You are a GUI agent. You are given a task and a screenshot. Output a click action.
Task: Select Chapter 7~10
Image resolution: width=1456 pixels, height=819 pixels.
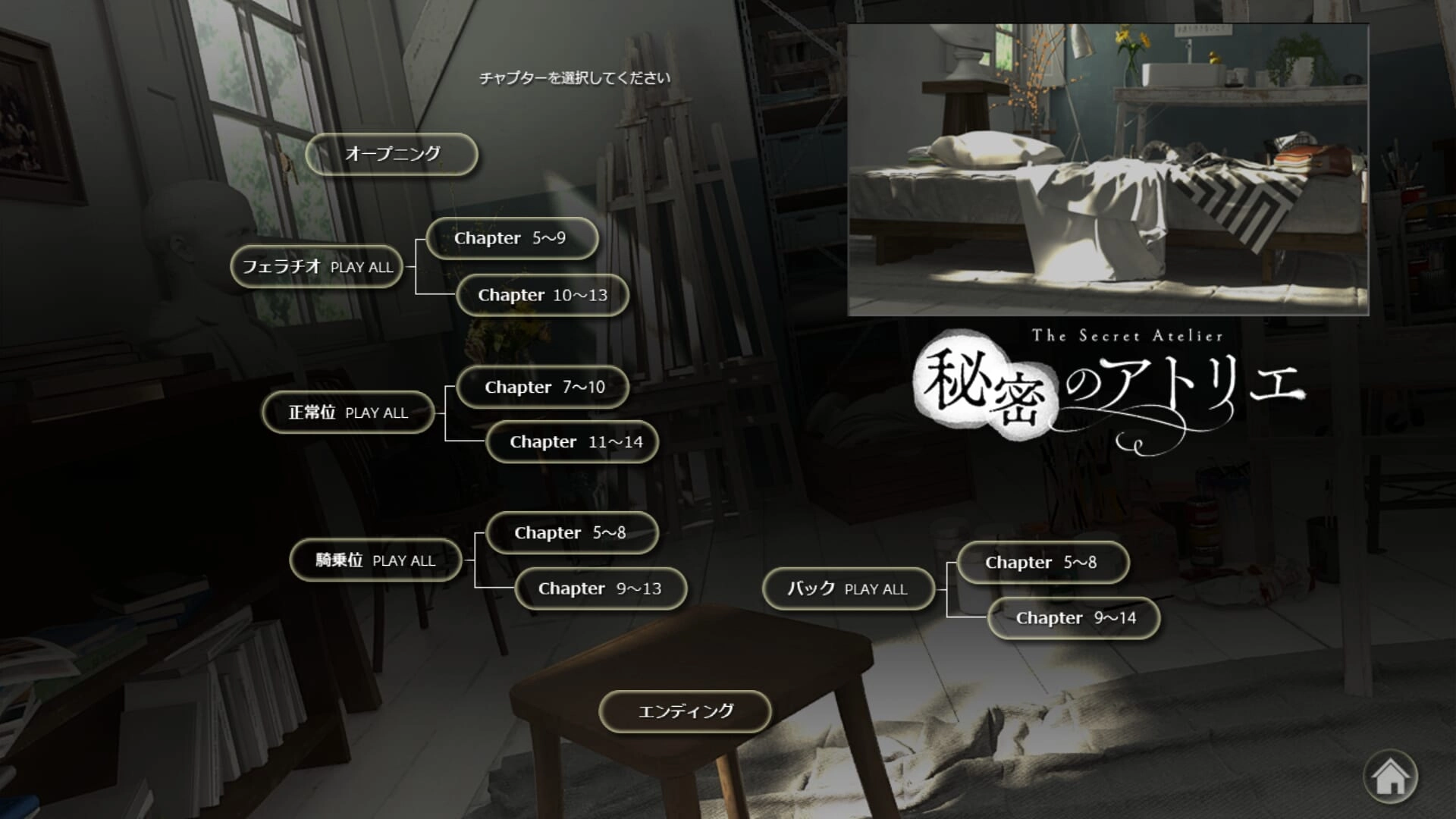(543, 388)
